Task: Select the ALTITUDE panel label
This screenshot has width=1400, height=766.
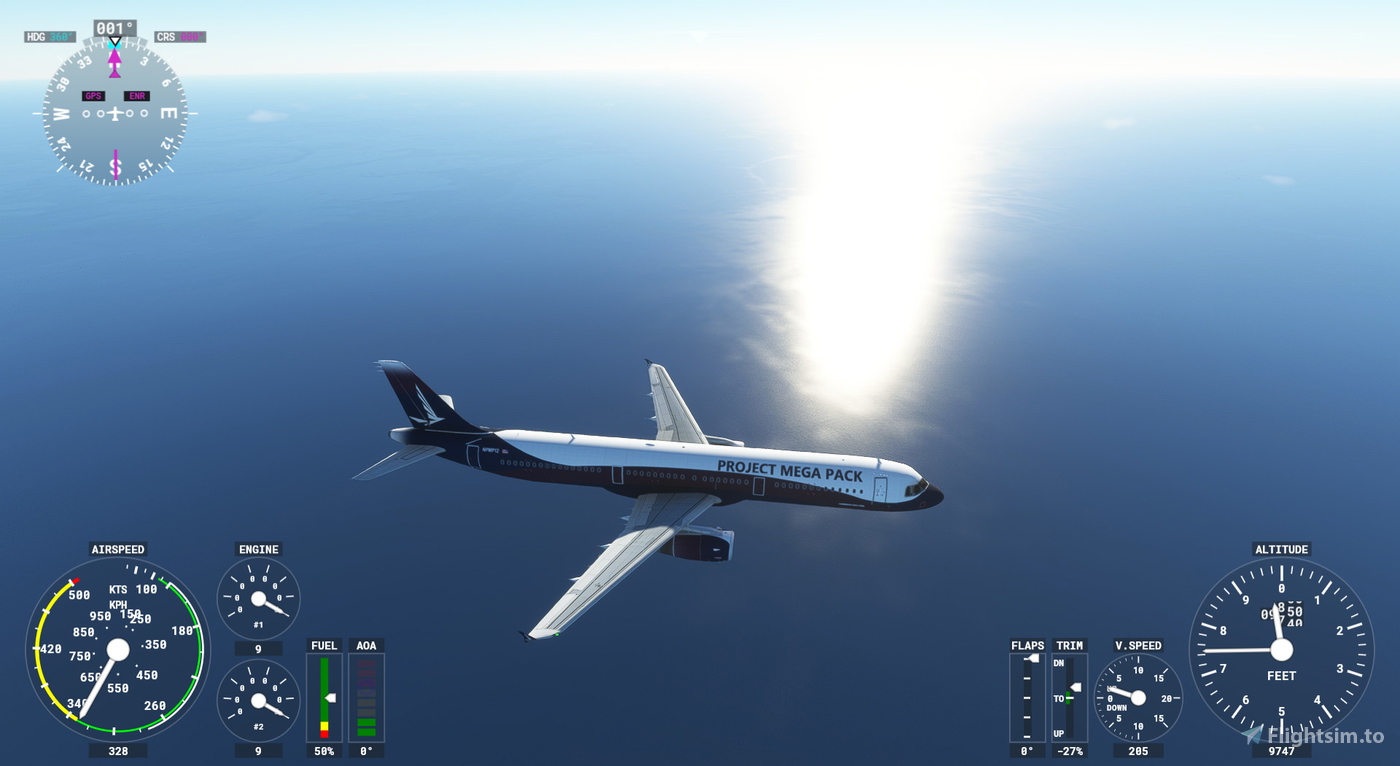Action: tap(1281, 549)
